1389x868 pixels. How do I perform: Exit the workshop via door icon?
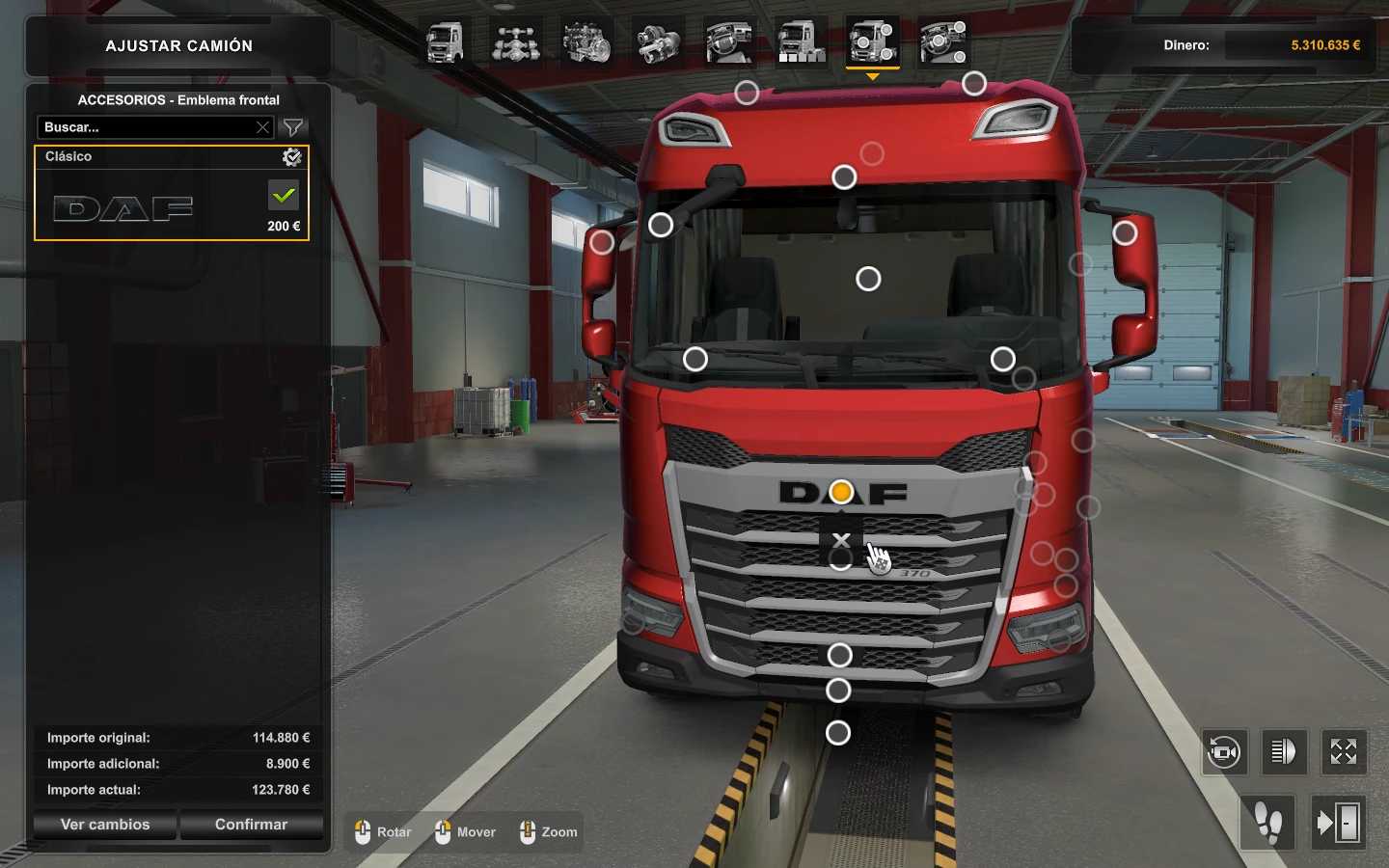click(x=1338, y=823)
